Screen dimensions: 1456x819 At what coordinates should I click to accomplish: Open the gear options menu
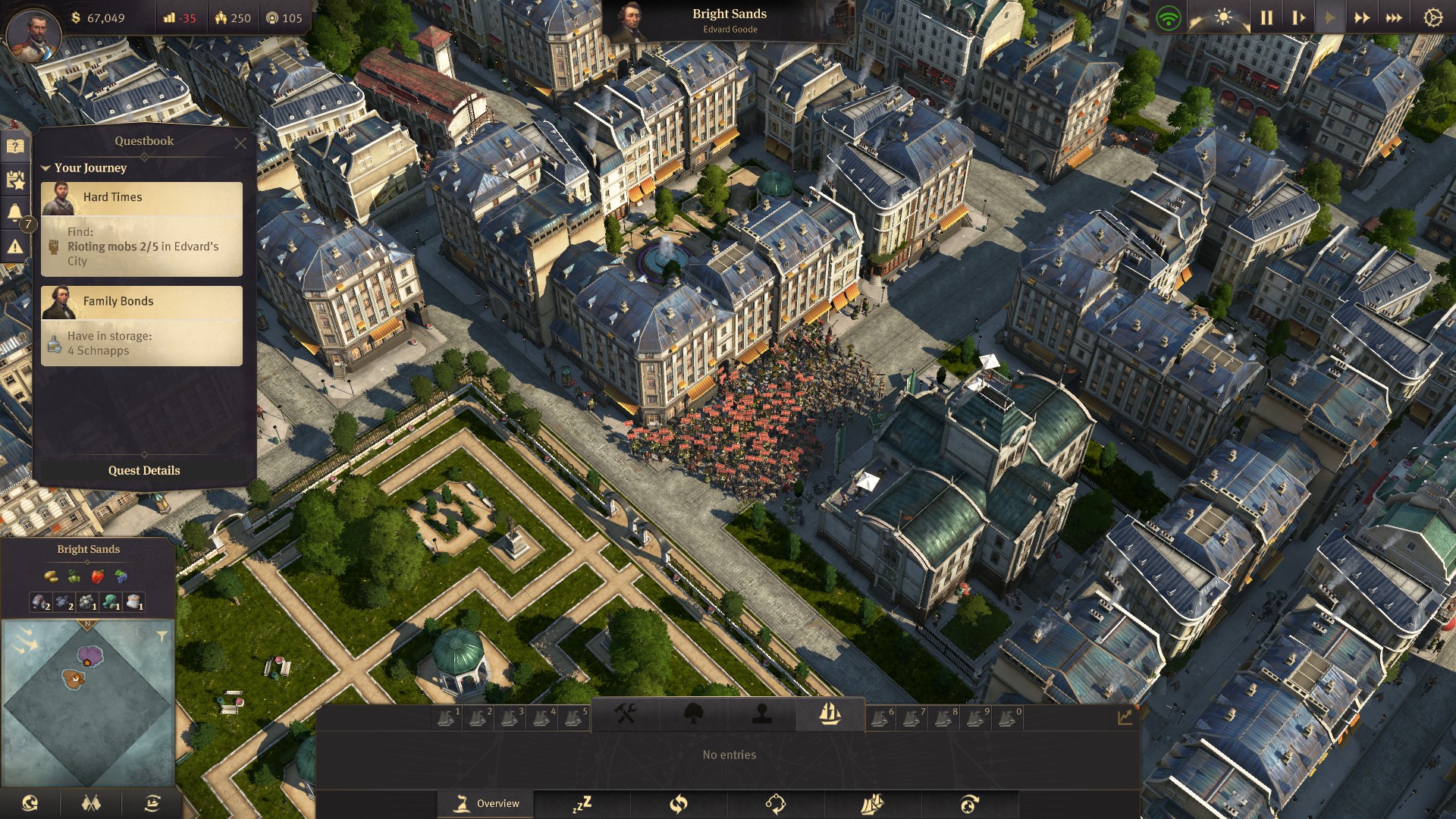1432,18
